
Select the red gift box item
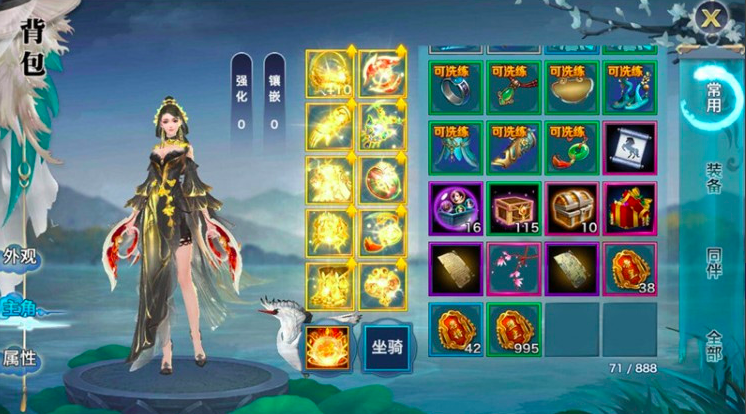point(630,208)
